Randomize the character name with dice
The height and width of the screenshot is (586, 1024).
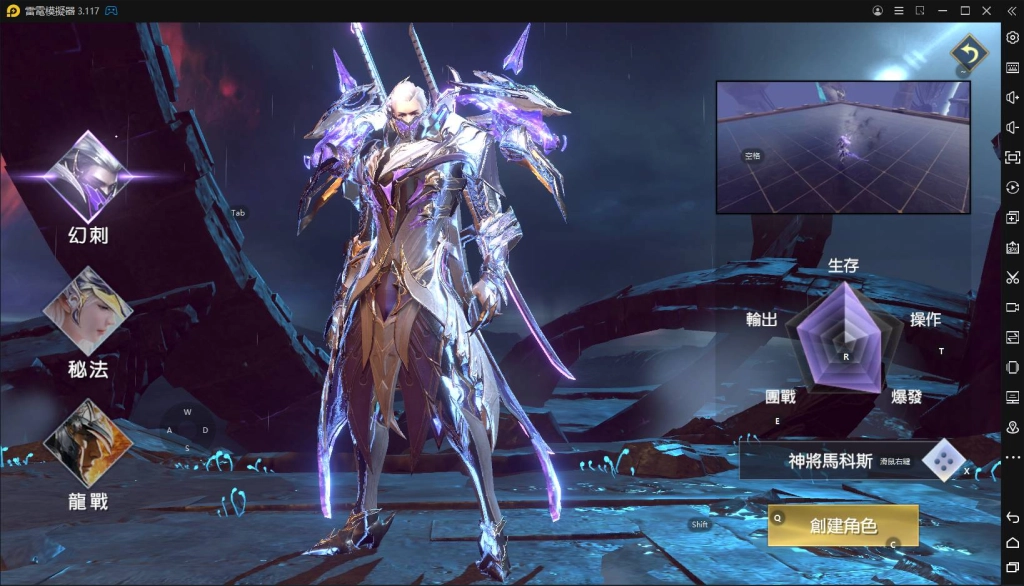942,460
